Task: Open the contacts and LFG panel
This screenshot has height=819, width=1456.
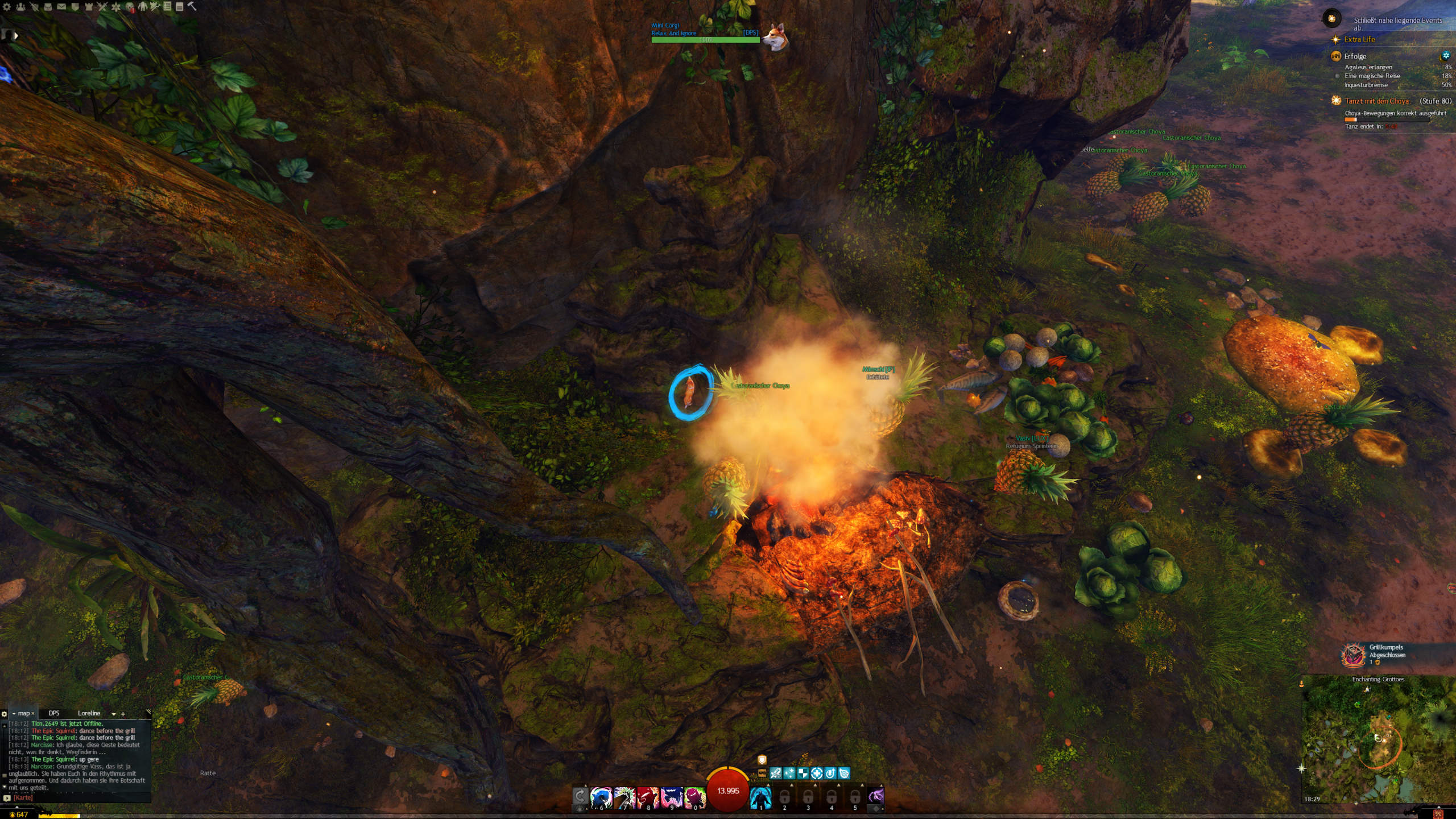Action: [x=20, y=7]
